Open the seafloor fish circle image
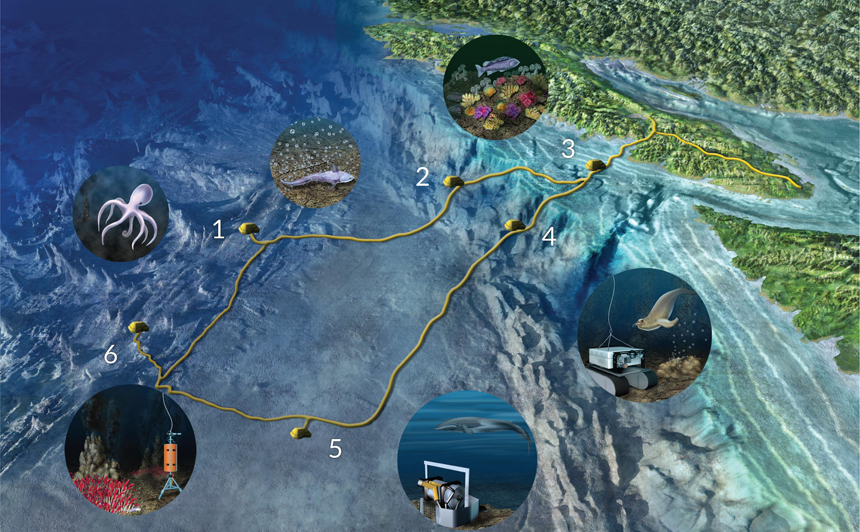 [x=316, y=163]
